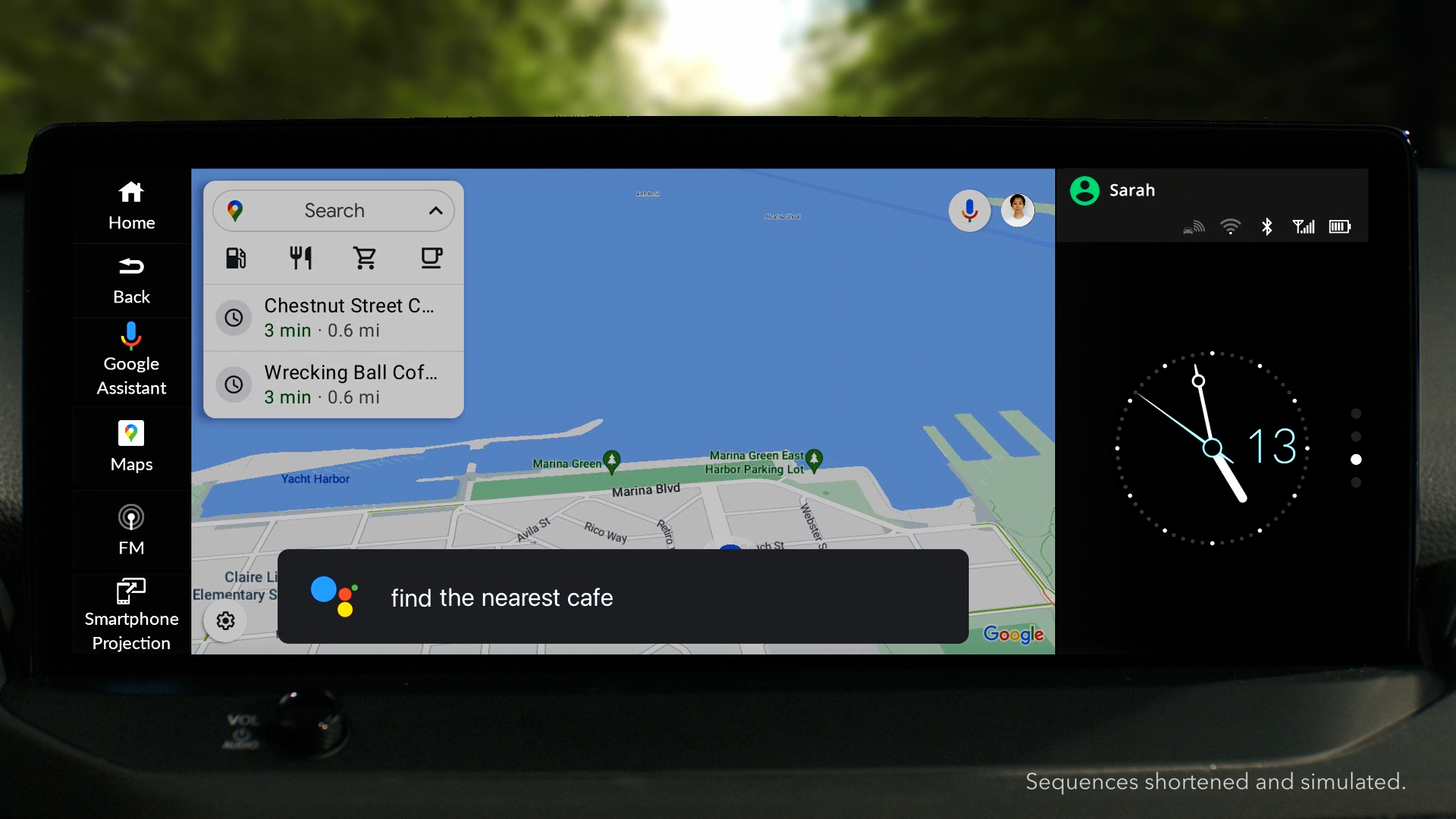Open the restaurants search category
The width and height of the screenshot is (1456, 819).
[301, 258]
